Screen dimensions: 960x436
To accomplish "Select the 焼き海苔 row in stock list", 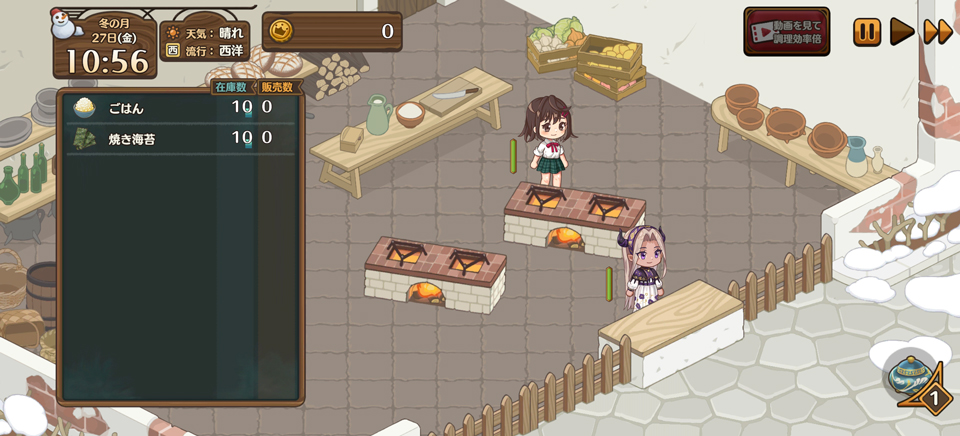I will 180,138.
